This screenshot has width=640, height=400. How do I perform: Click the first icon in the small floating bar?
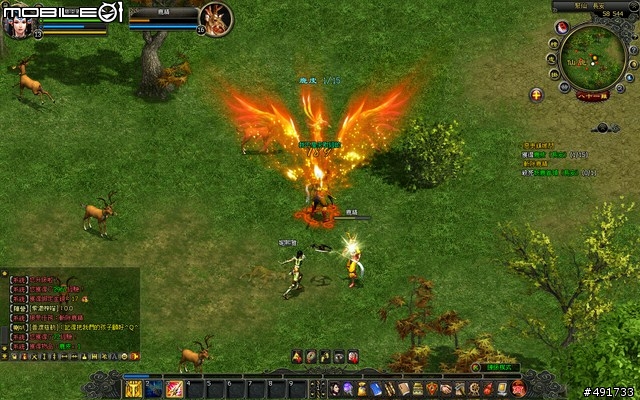point(297,357)
